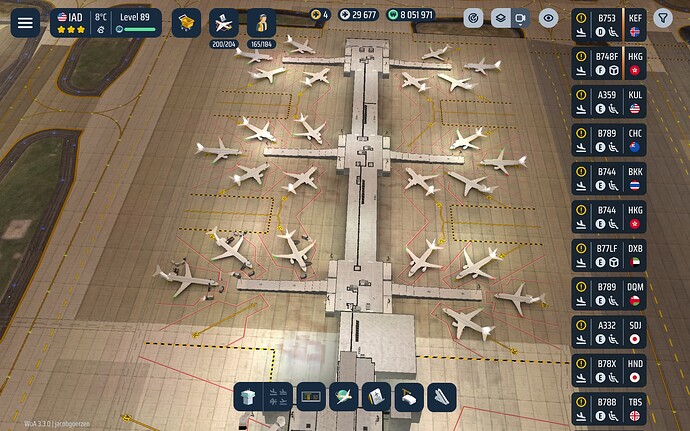The height and width of the screenshot is (431, 690).
Task: Toggle the radar view button
Action: pyautogui.click(x=474, y=18)
